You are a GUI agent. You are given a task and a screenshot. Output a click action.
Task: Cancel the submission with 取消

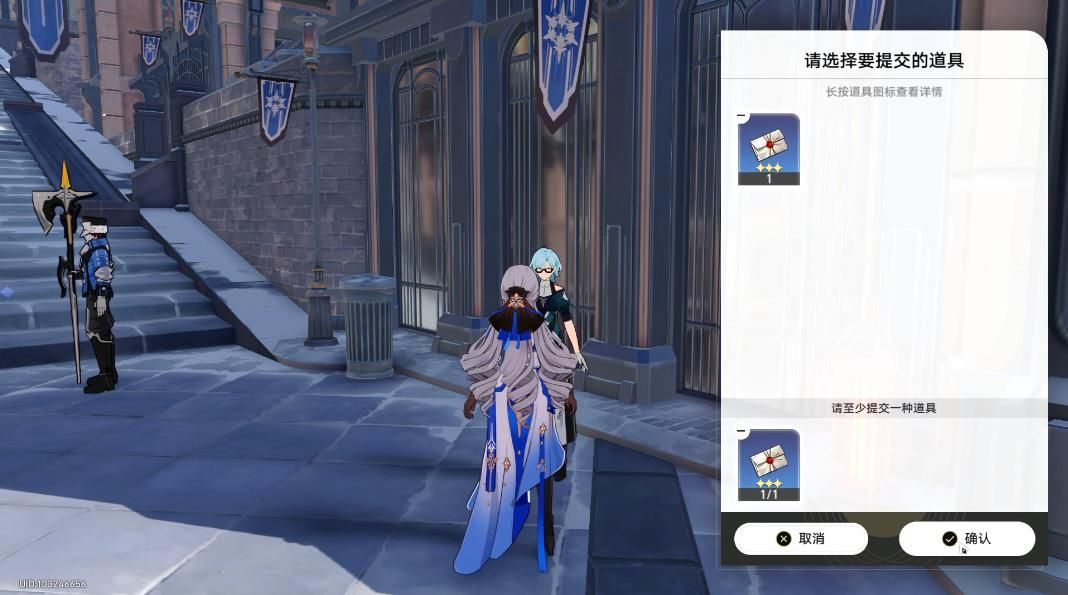(800, 539)
